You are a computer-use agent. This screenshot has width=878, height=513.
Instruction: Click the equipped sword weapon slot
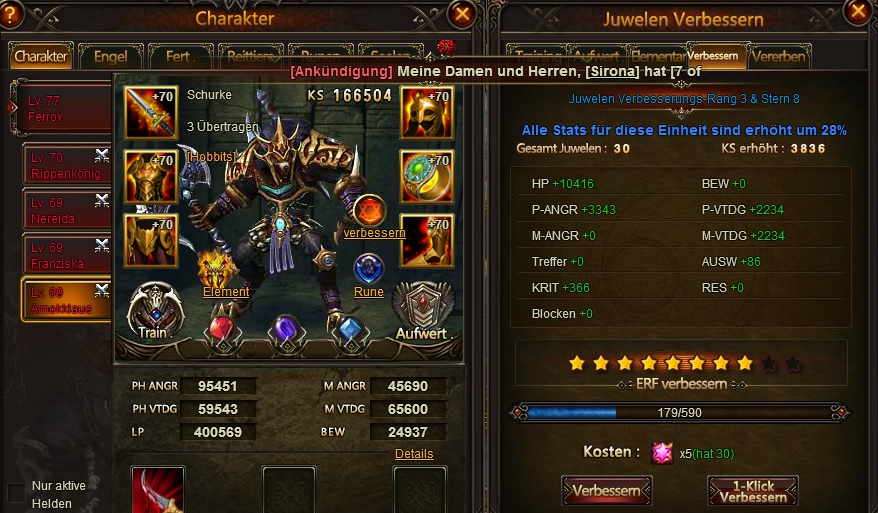point(150,113)
